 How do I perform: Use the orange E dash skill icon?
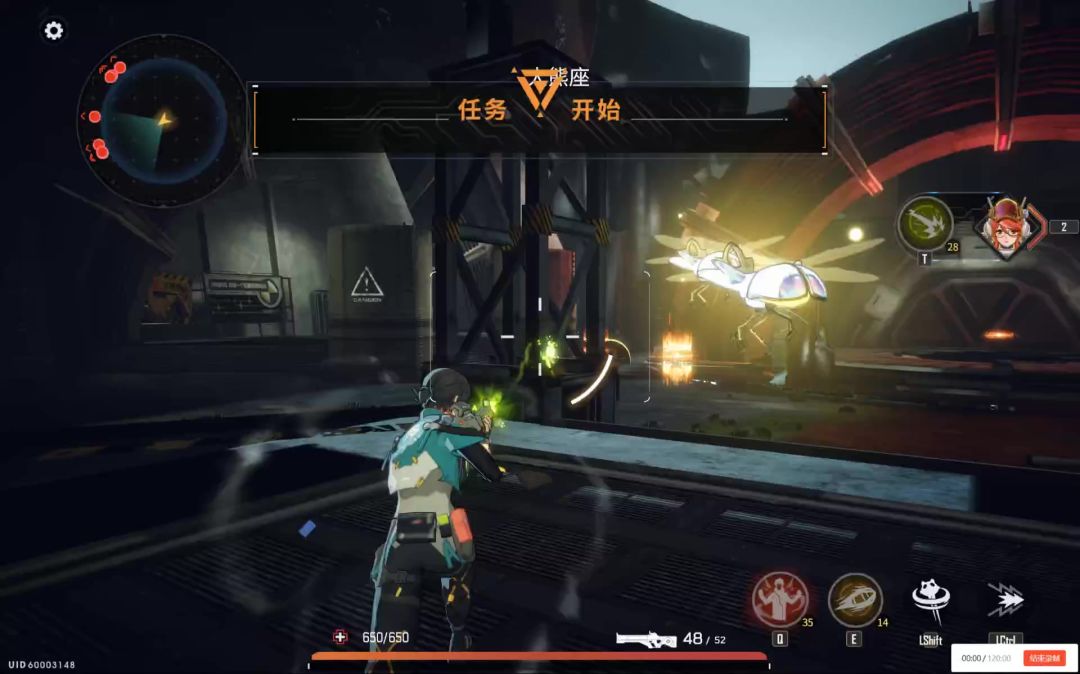click(x=855, y=599)
